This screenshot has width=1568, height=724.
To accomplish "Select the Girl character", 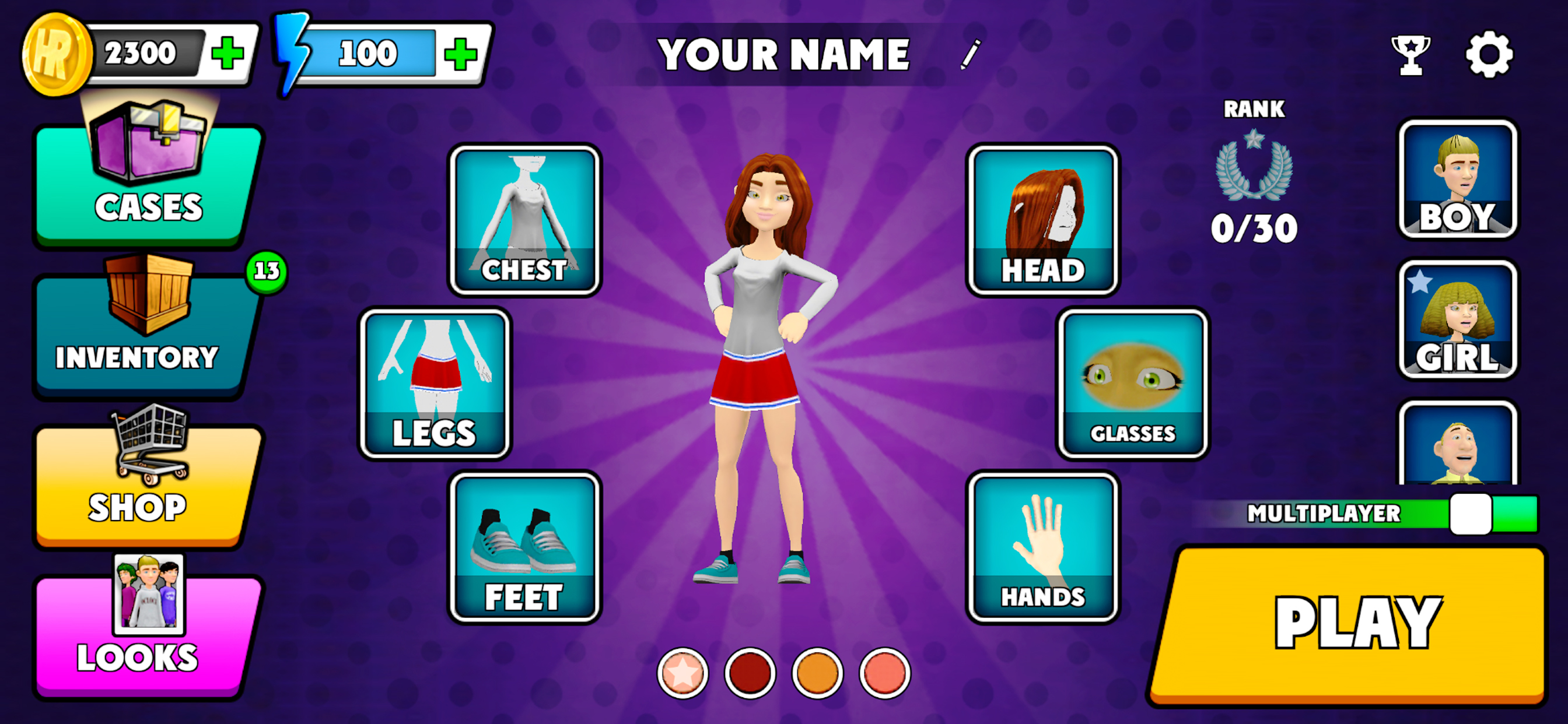I will click(1457, 319).
